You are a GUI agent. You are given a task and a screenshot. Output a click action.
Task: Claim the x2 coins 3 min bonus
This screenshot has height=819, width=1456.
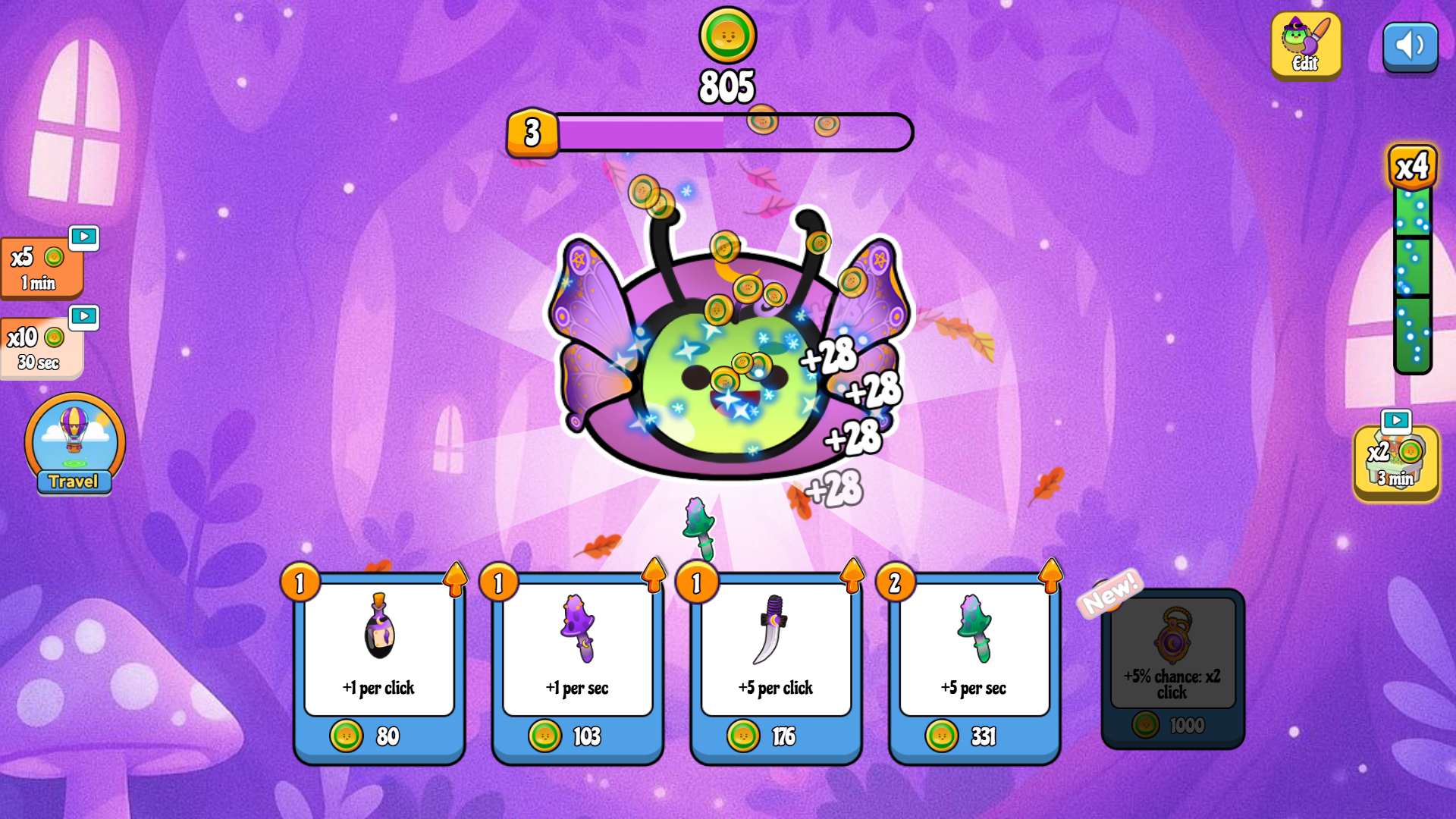(x=1395, y=462)
